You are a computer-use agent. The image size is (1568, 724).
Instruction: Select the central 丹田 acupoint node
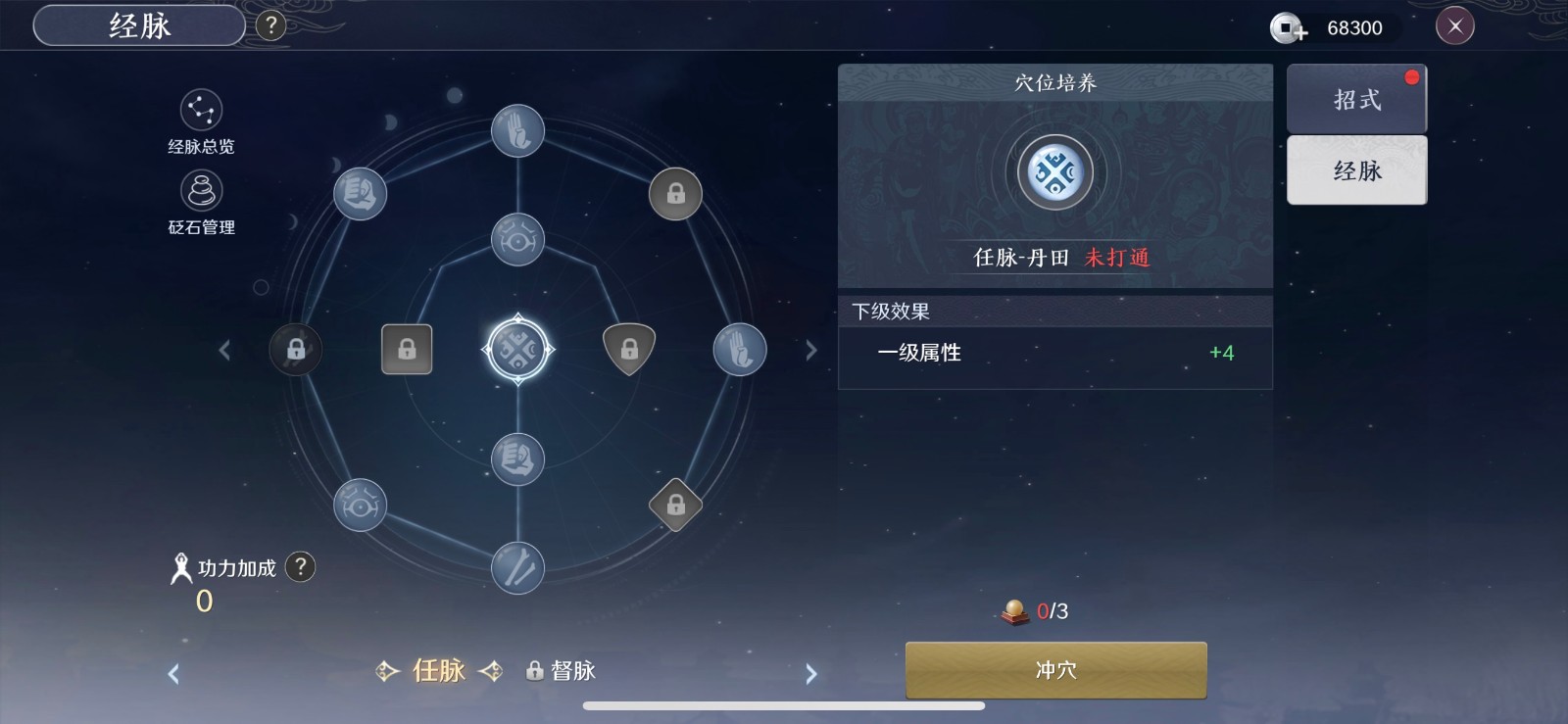(517, 350)
